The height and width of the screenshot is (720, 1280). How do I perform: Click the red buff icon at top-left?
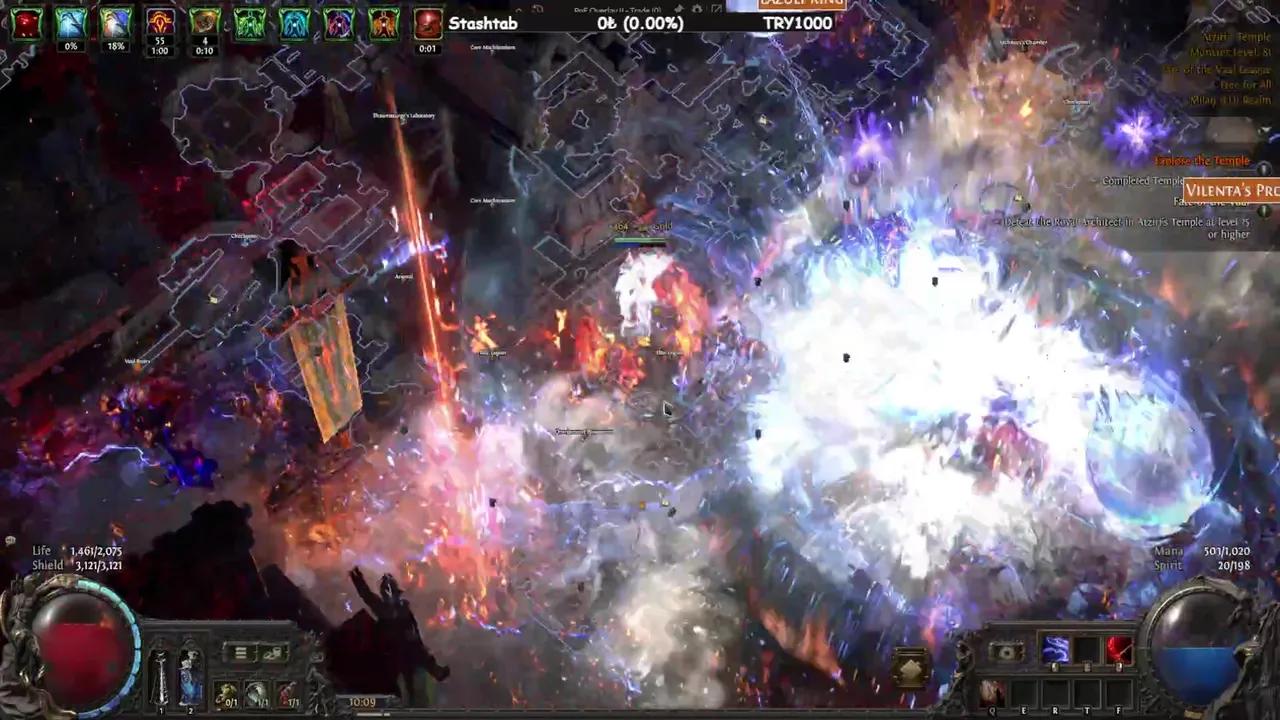[x=25, y=24]
